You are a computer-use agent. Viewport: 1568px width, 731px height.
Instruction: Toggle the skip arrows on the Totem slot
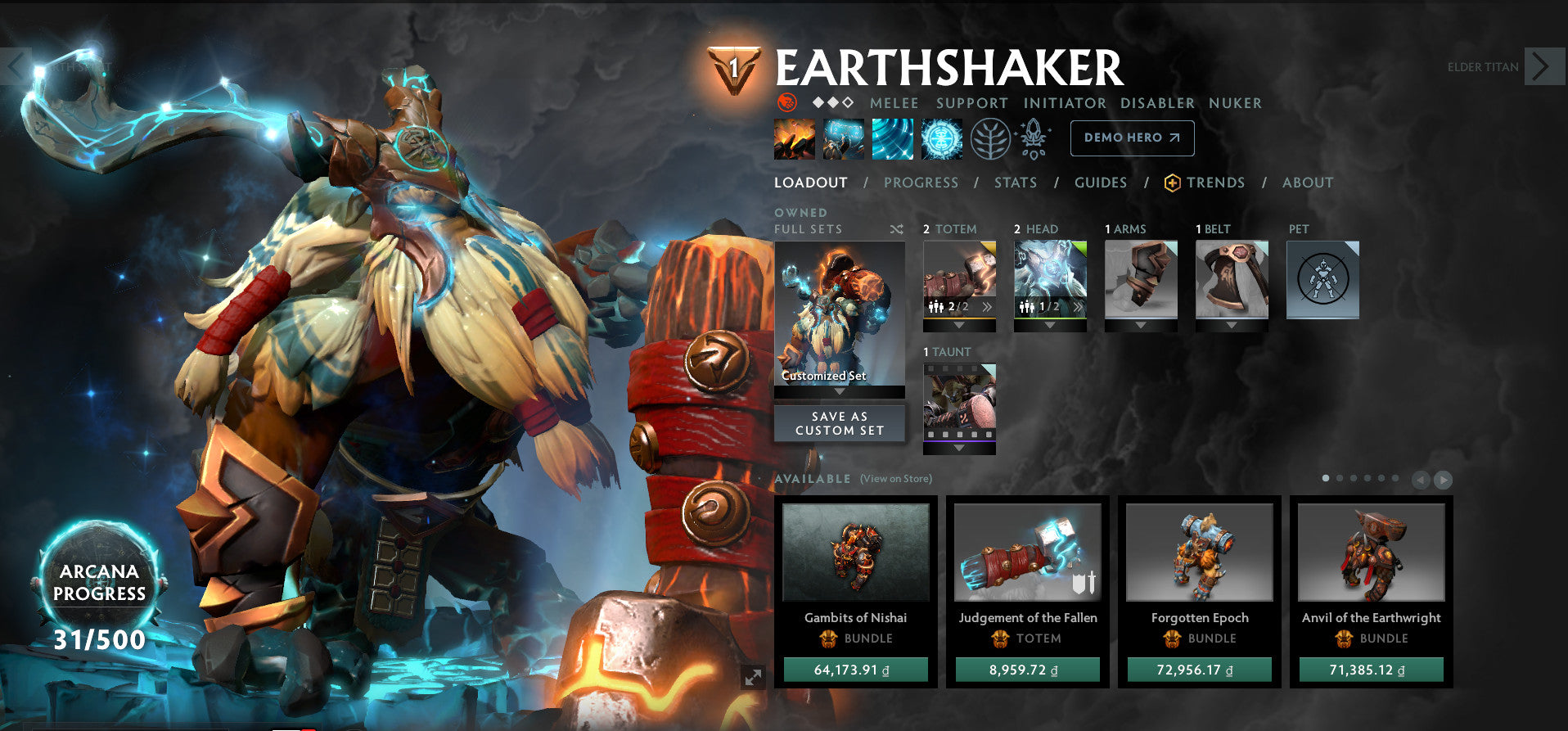pos(987,308)
